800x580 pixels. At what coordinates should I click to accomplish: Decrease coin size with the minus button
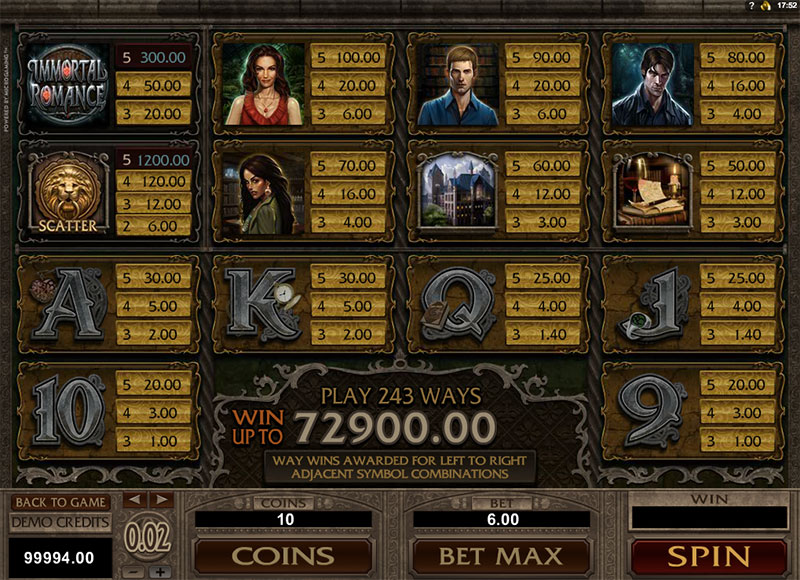point(136,572)
